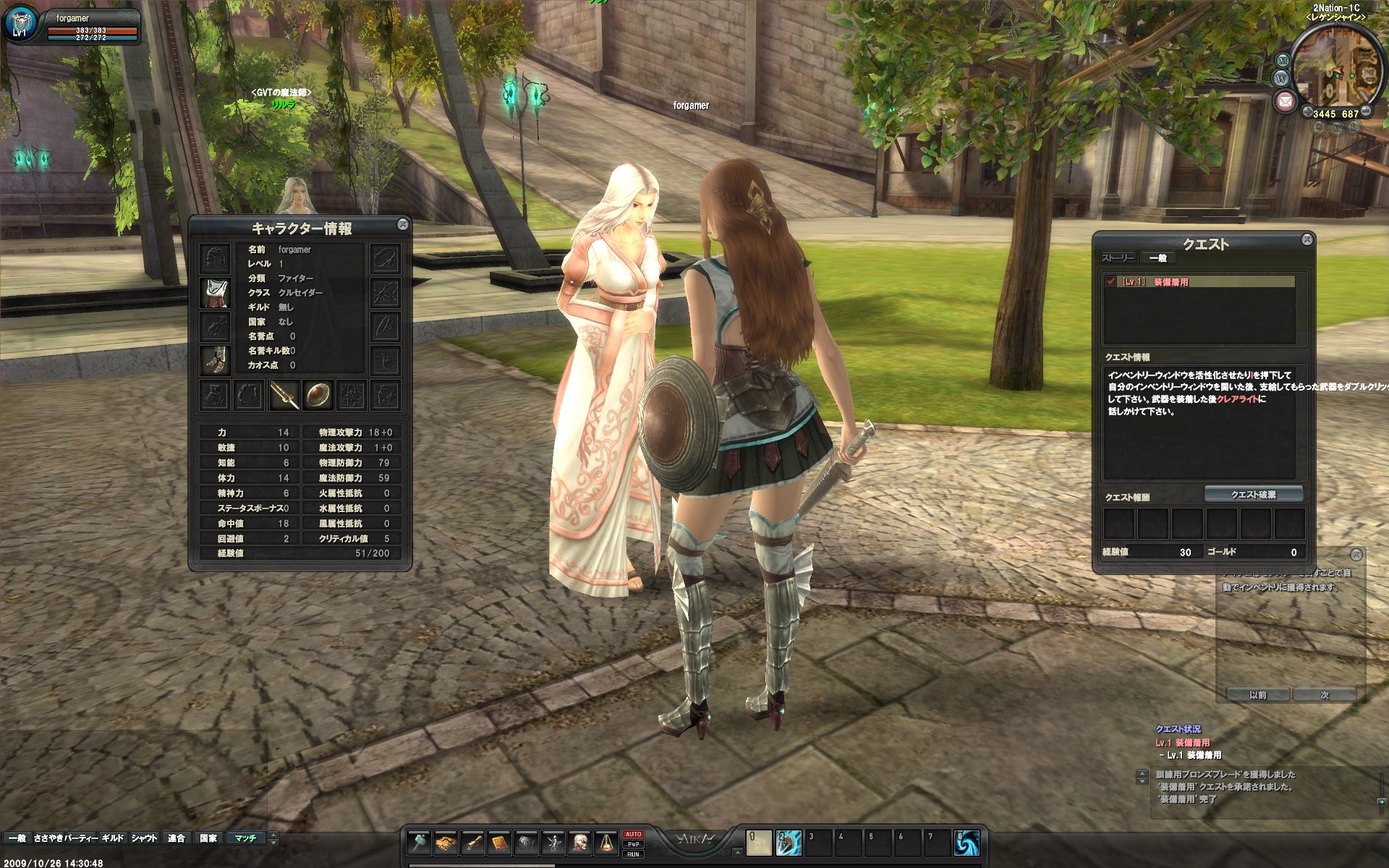Close the キャラクター情報 character window

tap(403, 225)
